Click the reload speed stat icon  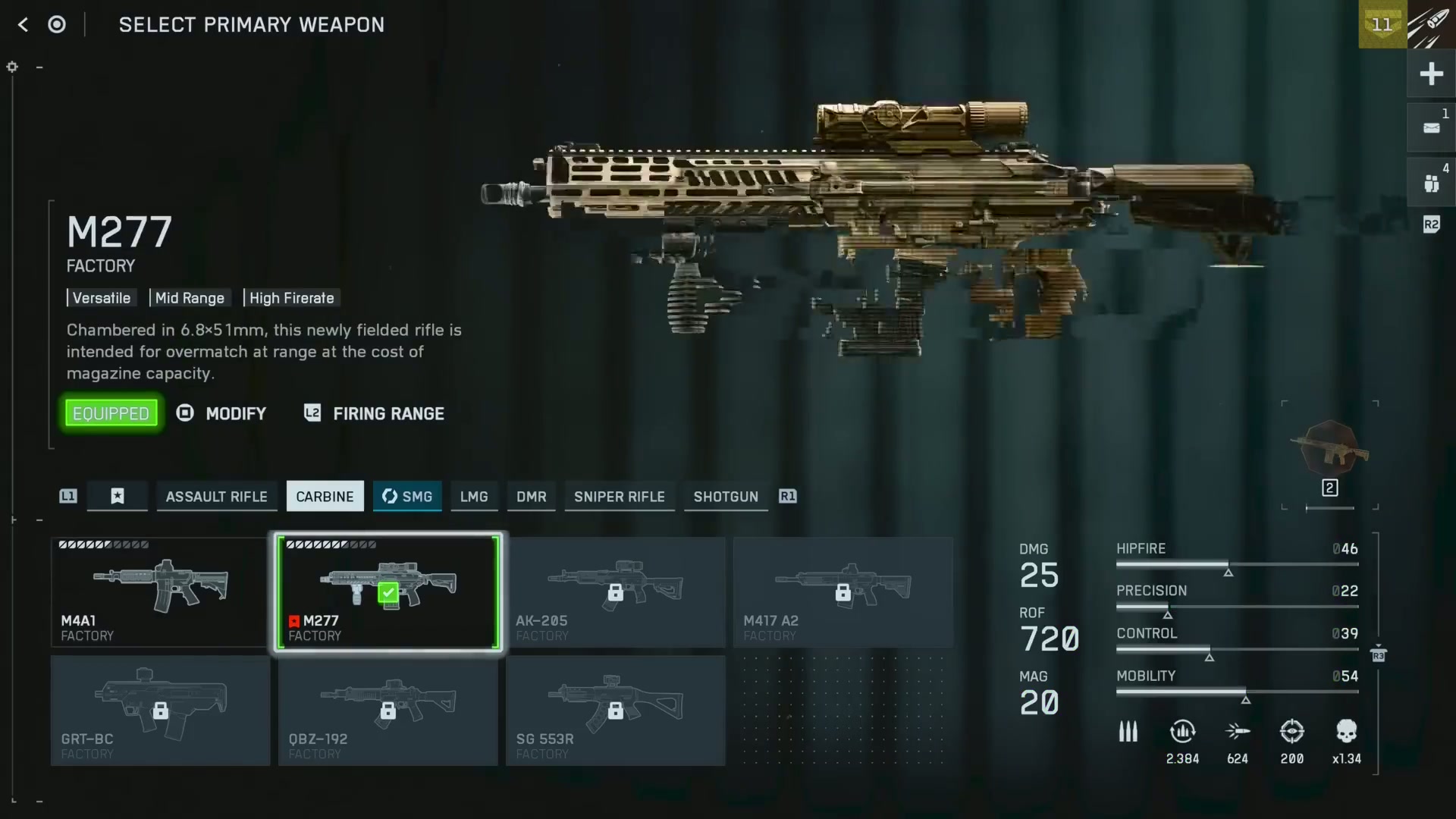pyautogui.click(x=1183, y=732)
